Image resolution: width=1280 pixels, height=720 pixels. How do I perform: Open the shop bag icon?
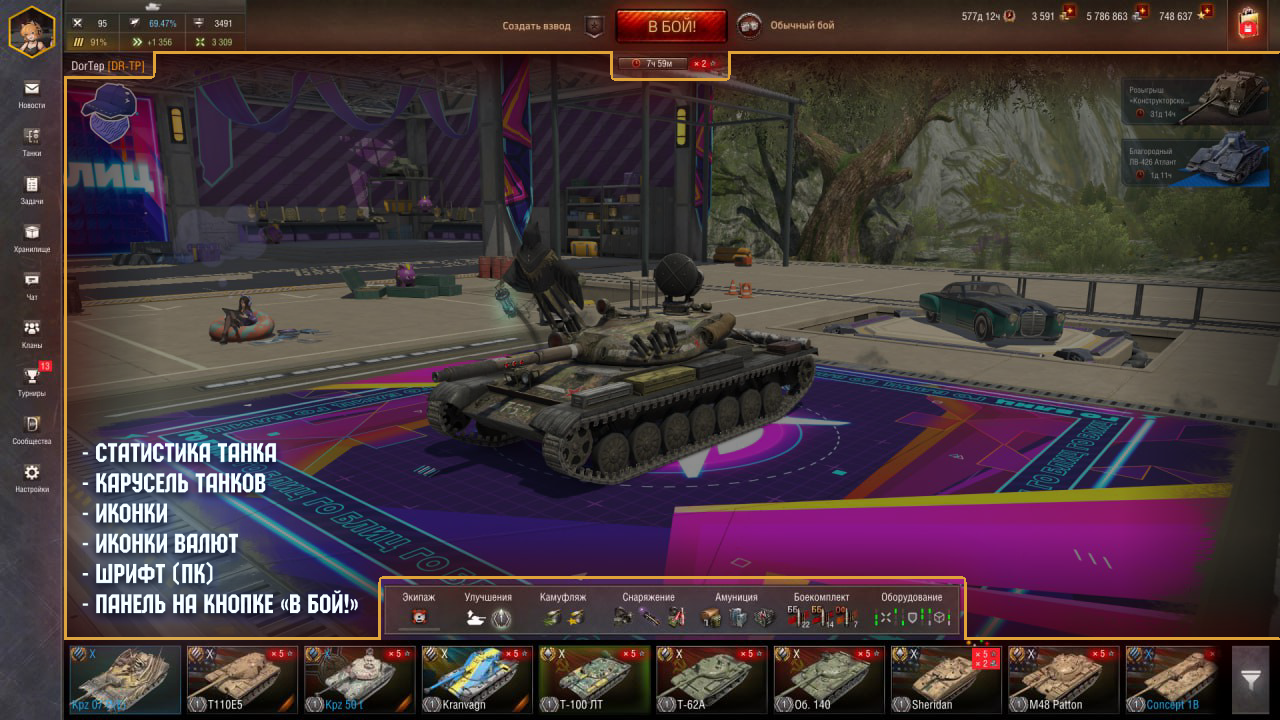point(1246,25)
